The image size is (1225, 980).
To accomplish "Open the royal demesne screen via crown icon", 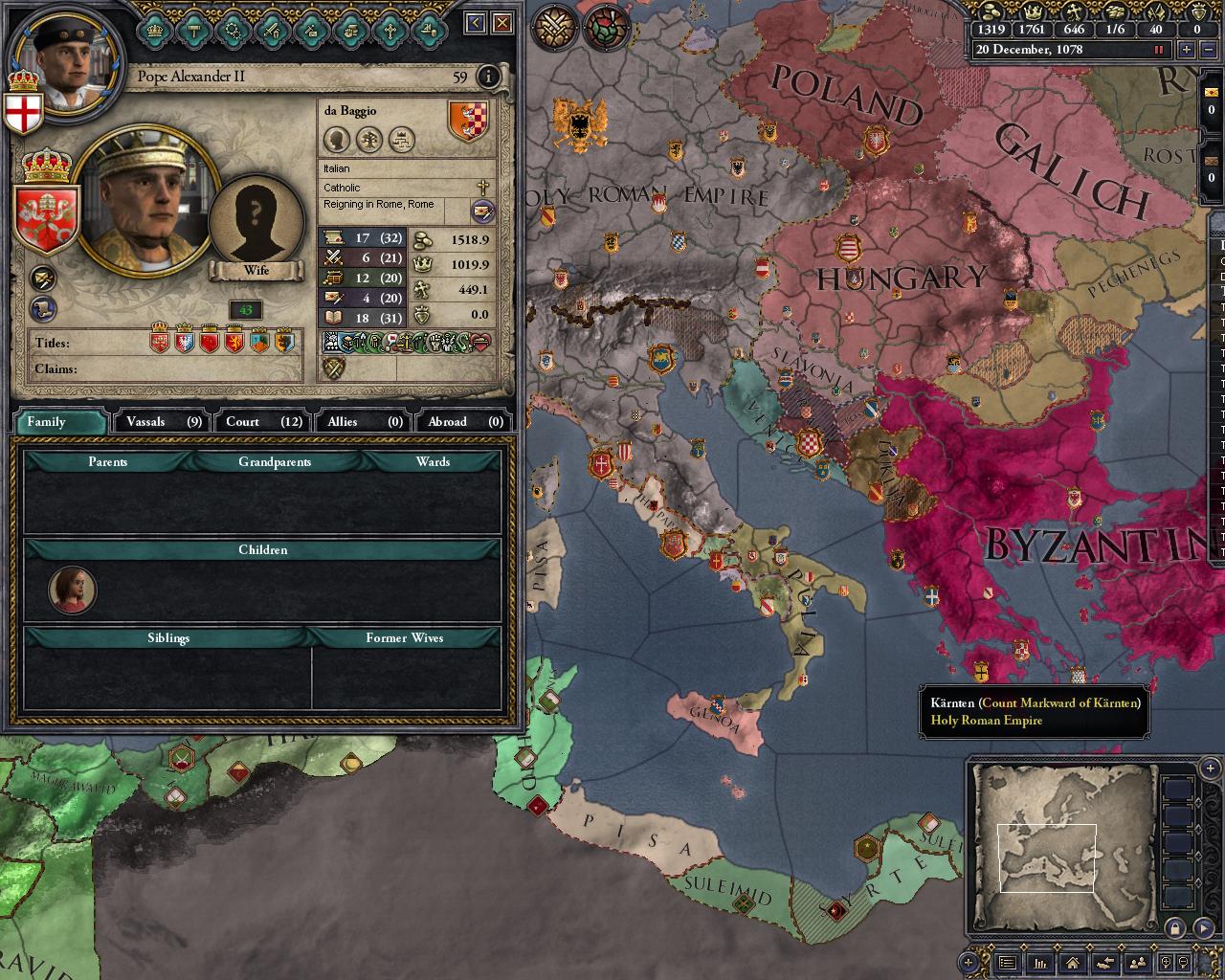I will point(155,32).
